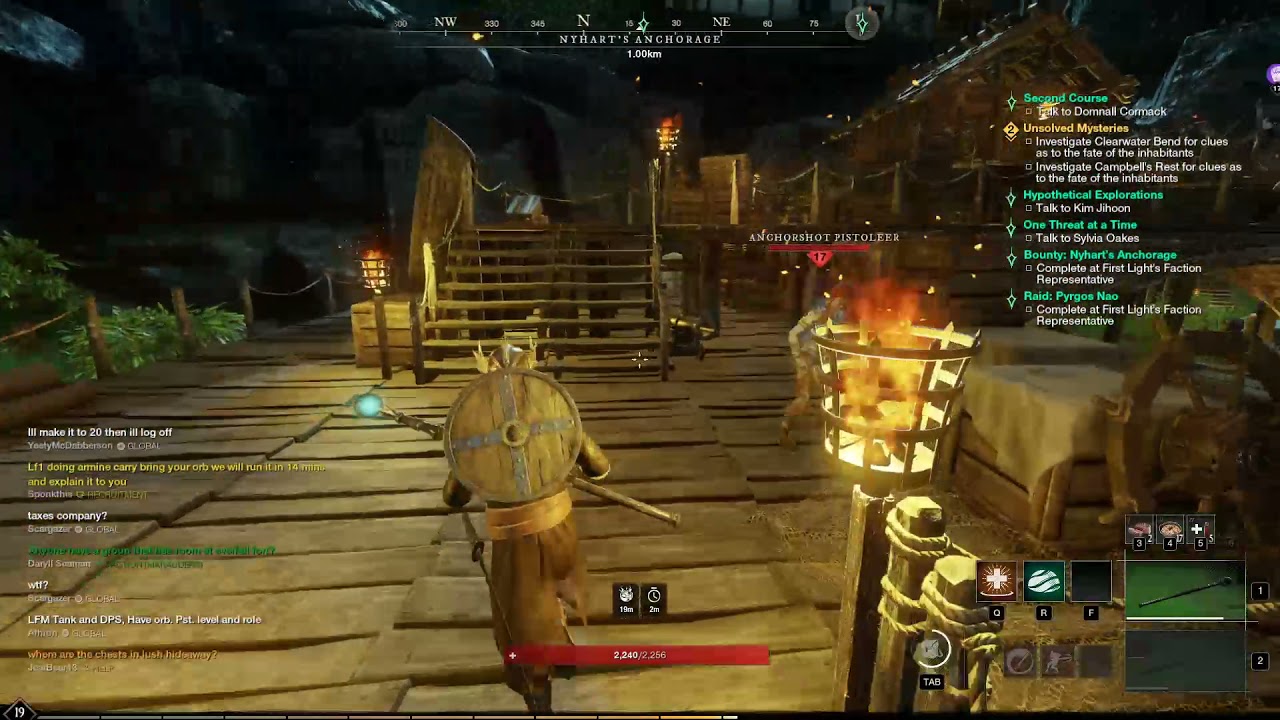Select the life staff weapon slot
The height and width of the screenshot is (720, 1280).
(1186, 591)
